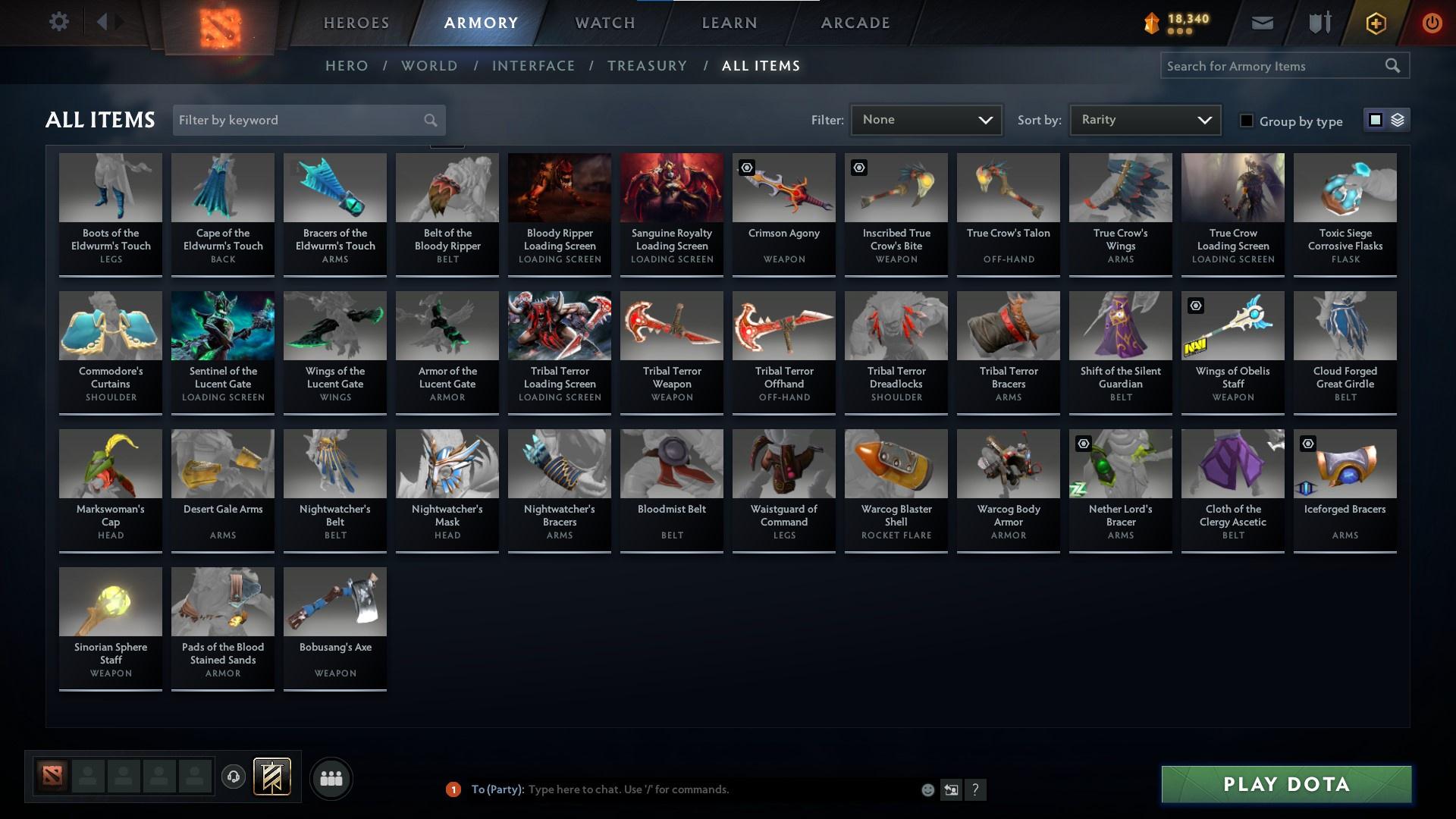This screenshot has width=1456, height=819.
Task: Open the TREASURY section
Action: pos(648,66)
